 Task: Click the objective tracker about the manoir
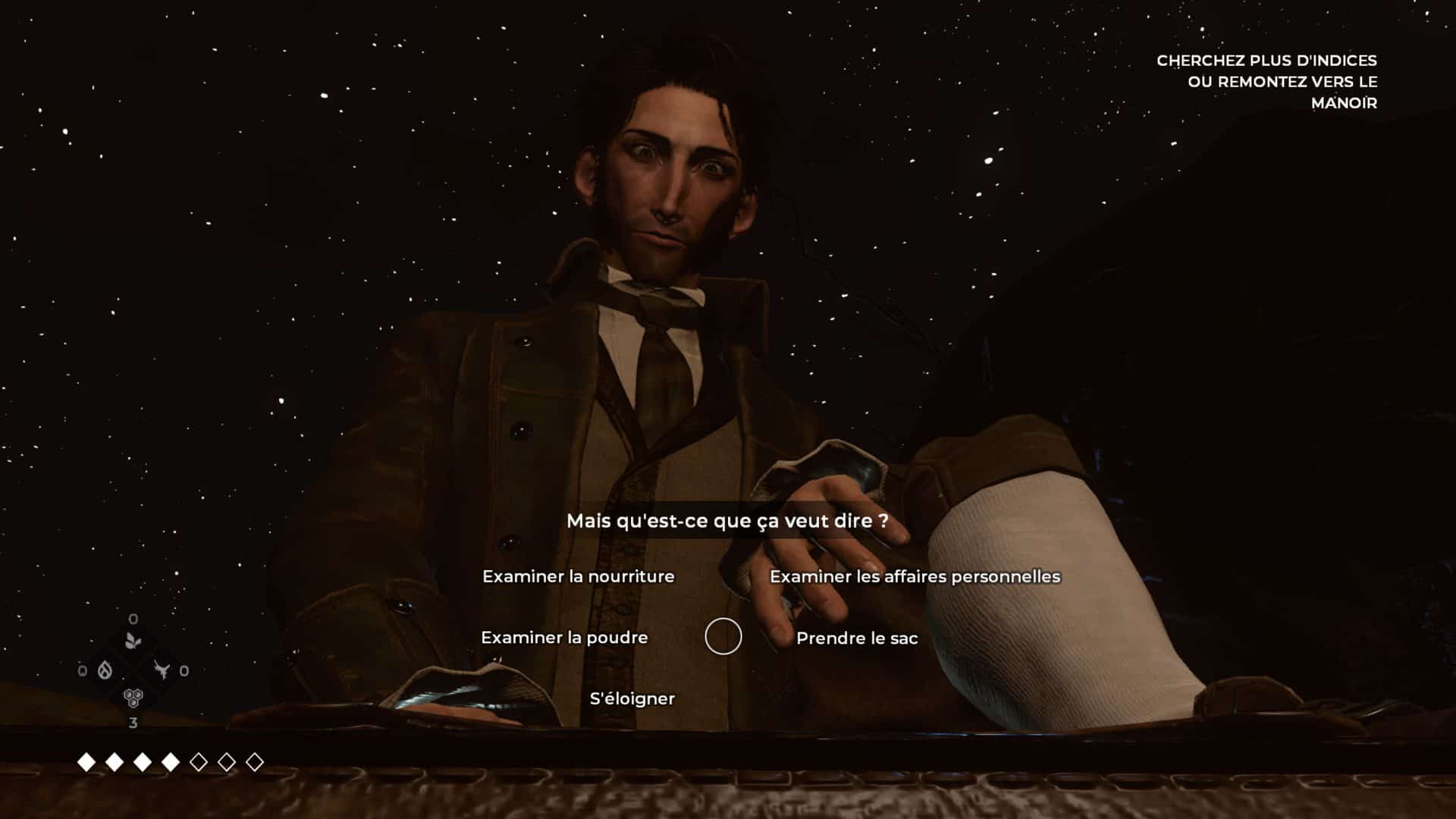1266,81
